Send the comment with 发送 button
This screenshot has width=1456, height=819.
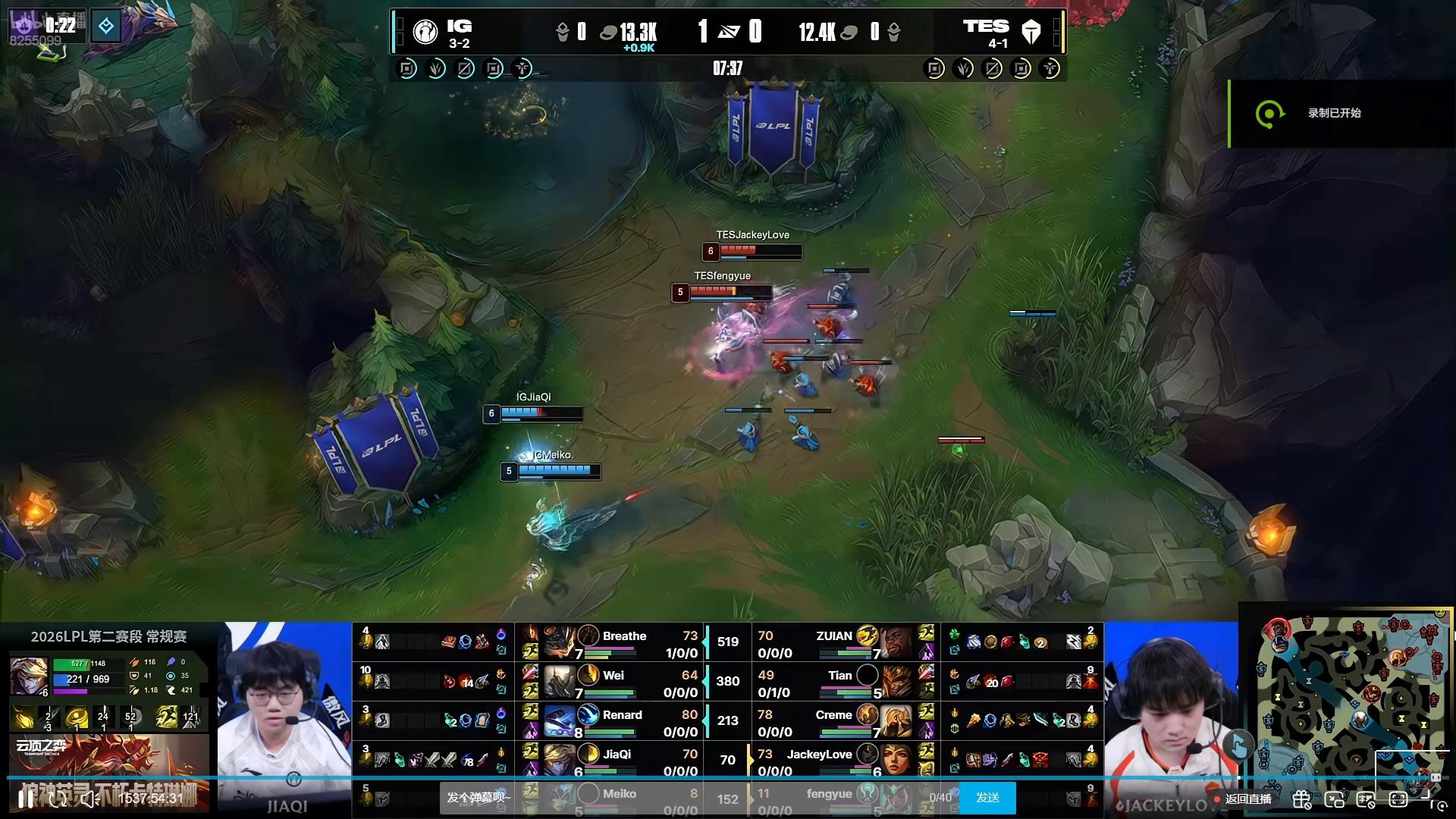(x=987, y=798)
